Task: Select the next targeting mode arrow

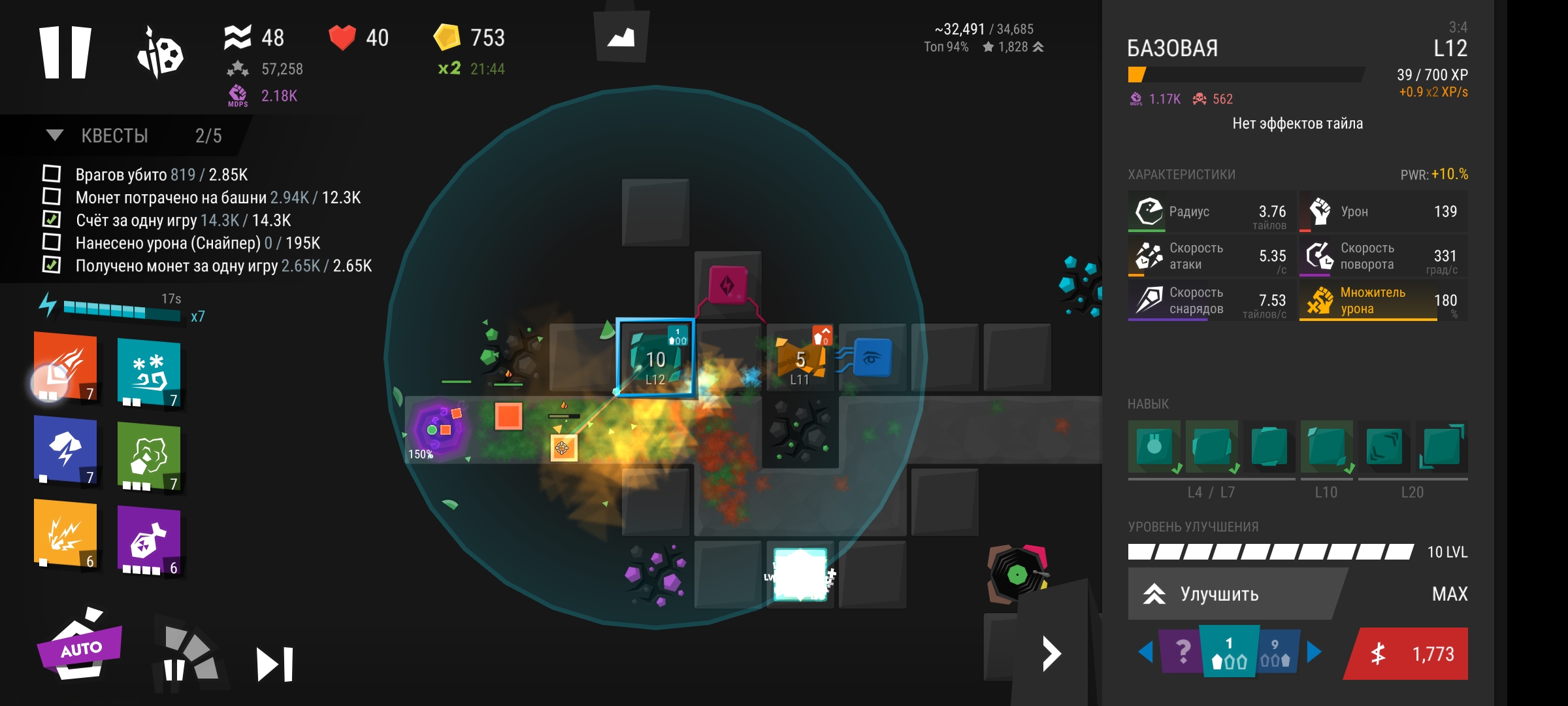Action: click(x=1314, y=652)
